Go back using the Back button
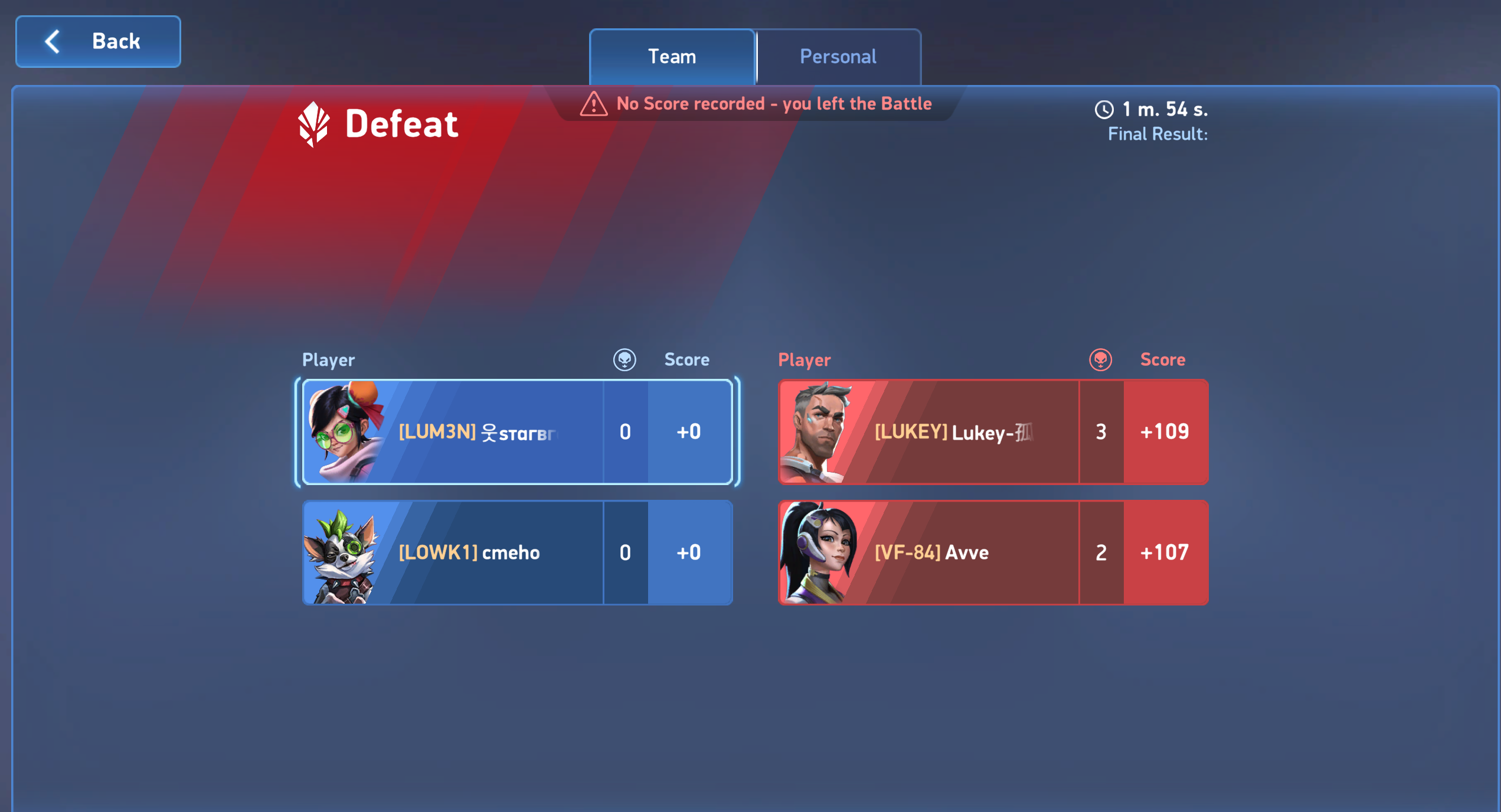 pos(98,41)
